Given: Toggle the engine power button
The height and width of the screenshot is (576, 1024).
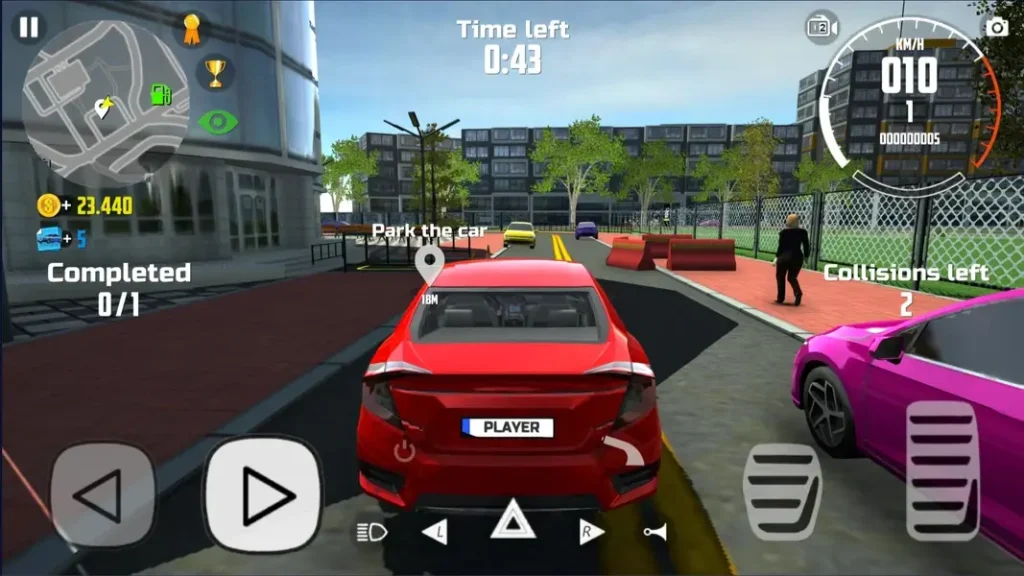Looking at the screenshot, I should click(404, 451).
